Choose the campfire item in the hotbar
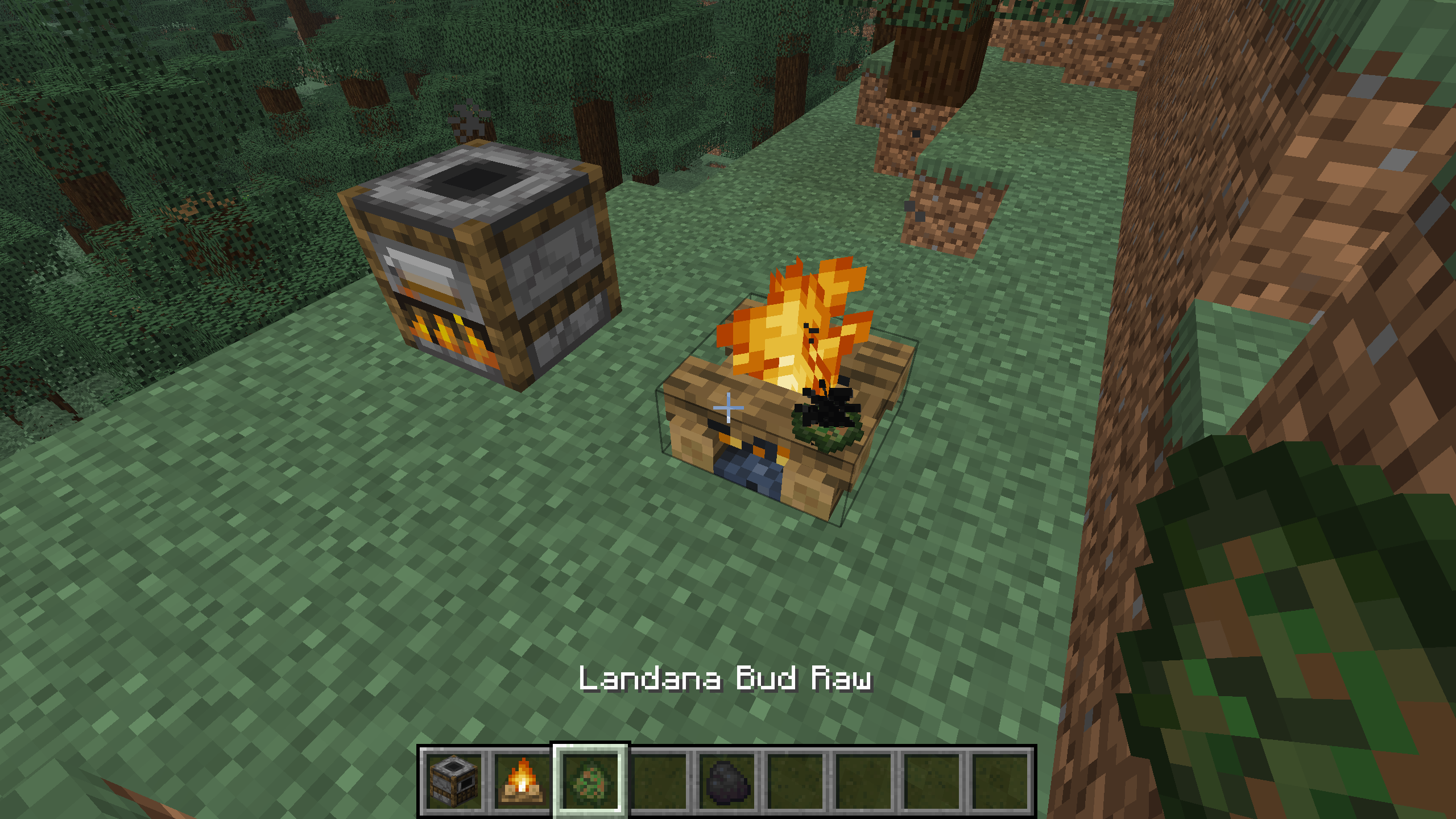Viewport: 1456px width, 819px height. [x=522, y=780]
